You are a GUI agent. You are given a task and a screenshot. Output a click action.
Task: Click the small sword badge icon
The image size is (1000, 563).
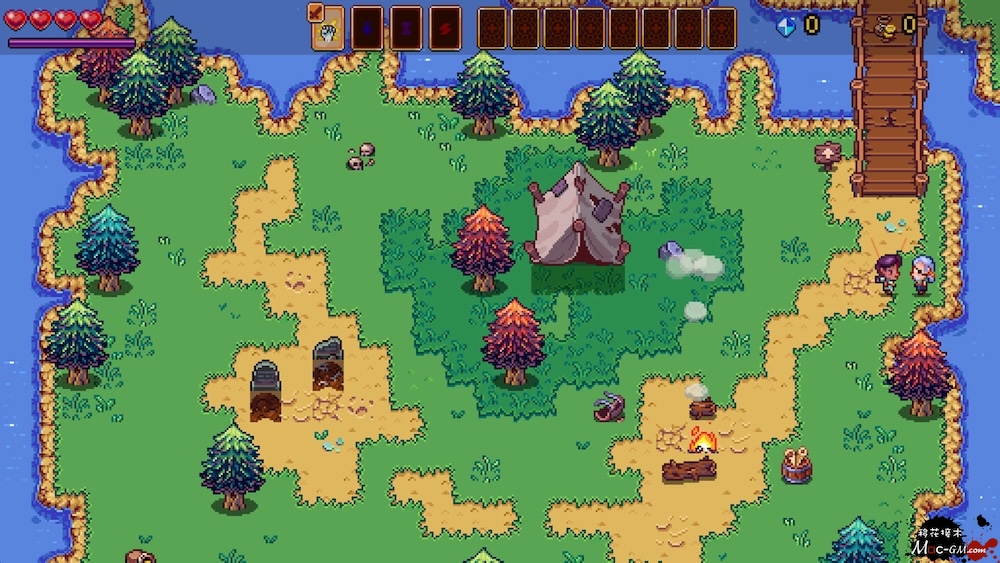tap(316, 11)
